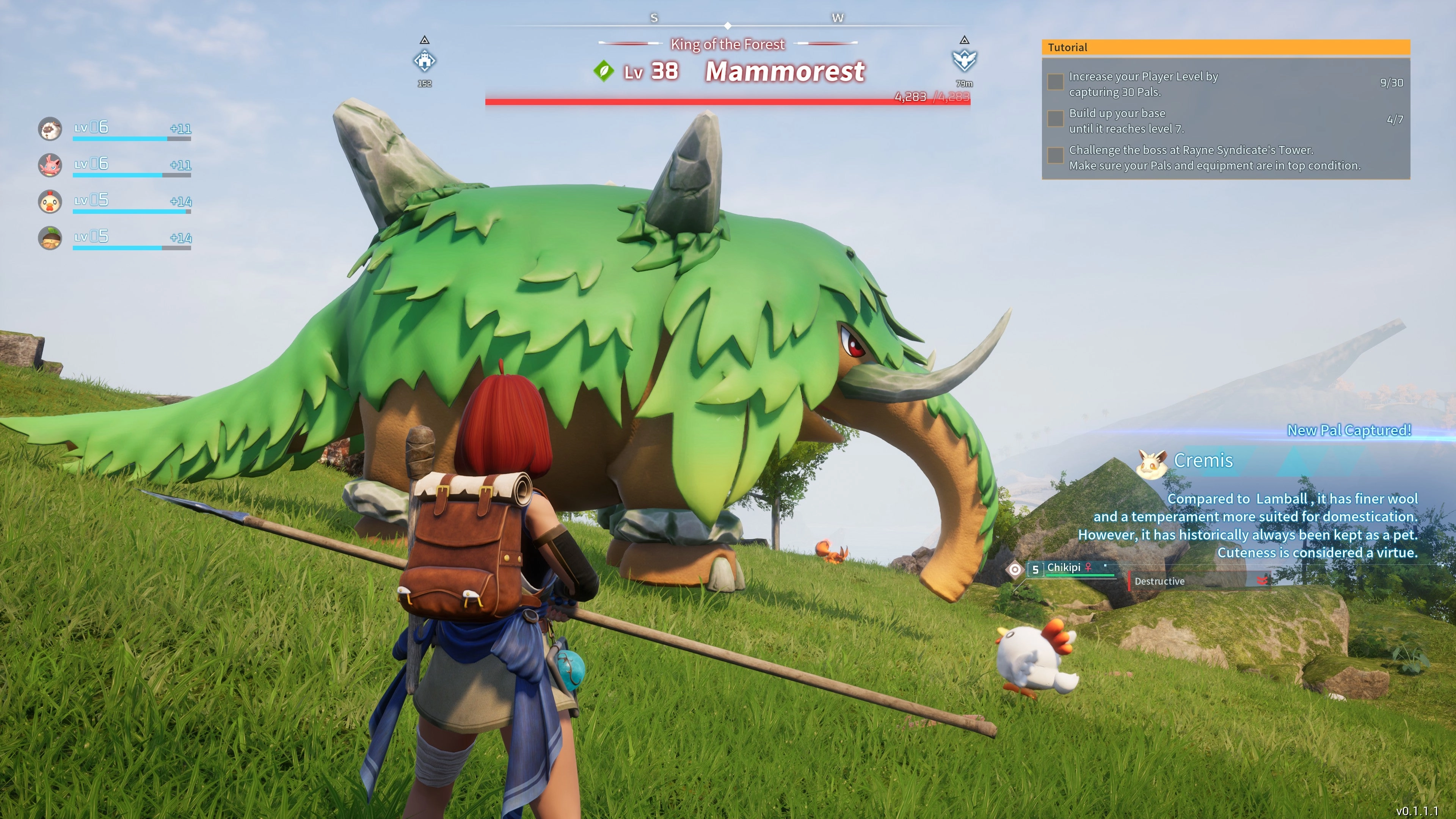Select the pink Pal party portrait
This screenshot has width=1456, height=819.
(x=50, y=165)
